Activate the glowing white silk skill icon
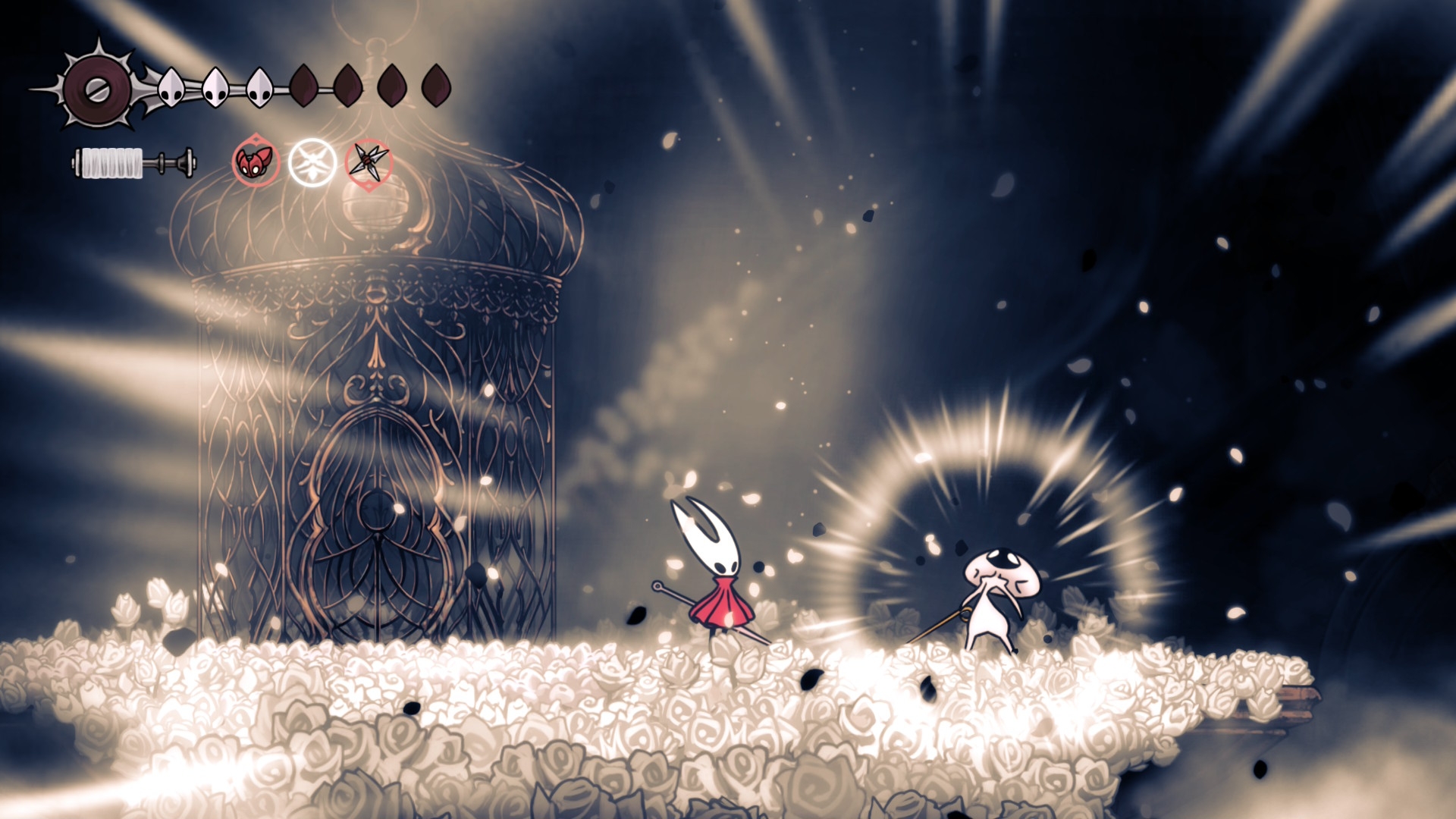Screen dimensions: 1456x819 pyautogui.click(x=312, y=162)
